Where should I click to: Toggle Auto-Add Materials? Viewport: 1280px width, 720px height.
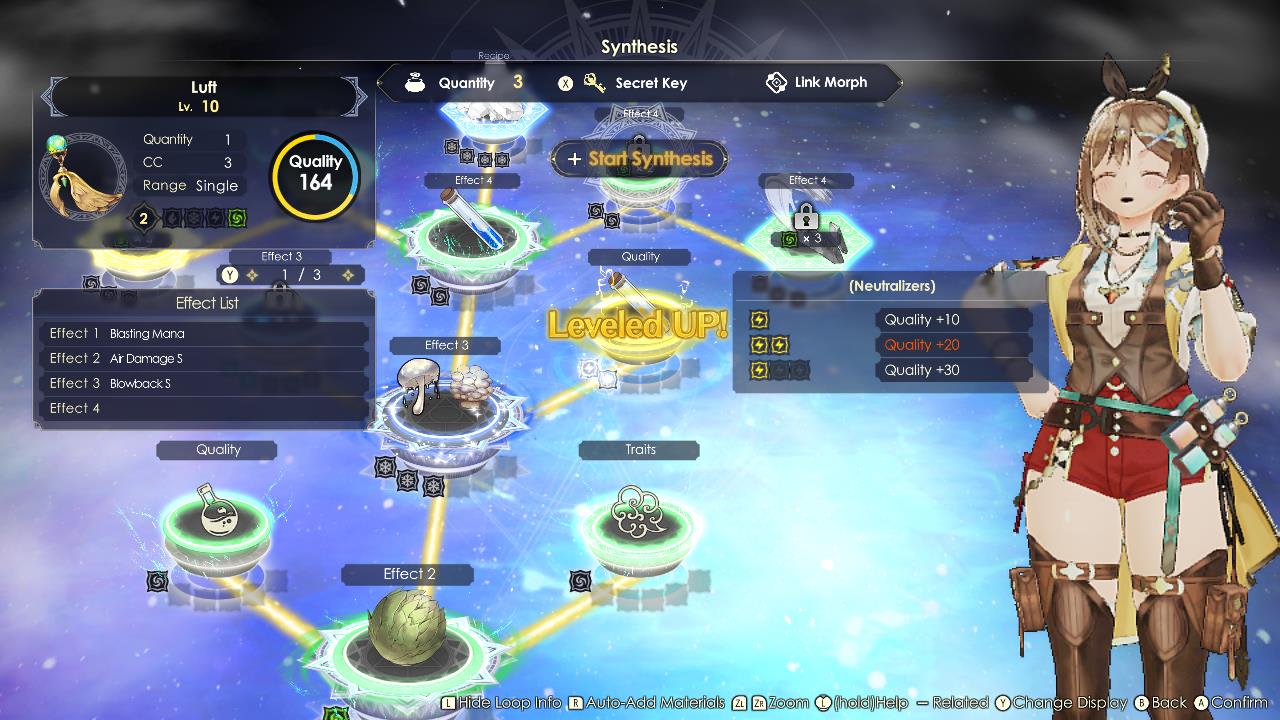pyautogui.click(x=647, y=702)
